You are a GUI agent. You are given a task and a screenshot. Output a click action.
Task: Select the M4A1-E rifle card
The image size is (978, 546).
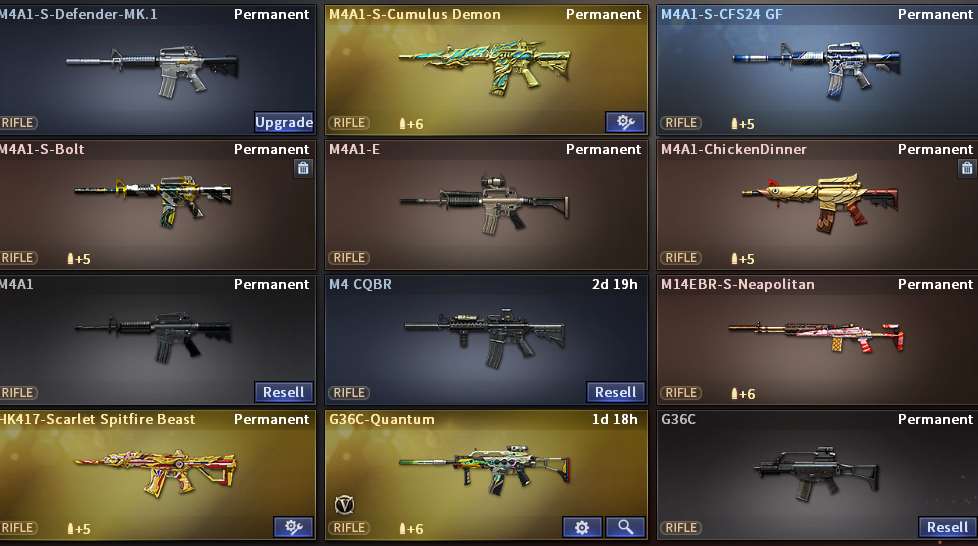click(485, 201)
